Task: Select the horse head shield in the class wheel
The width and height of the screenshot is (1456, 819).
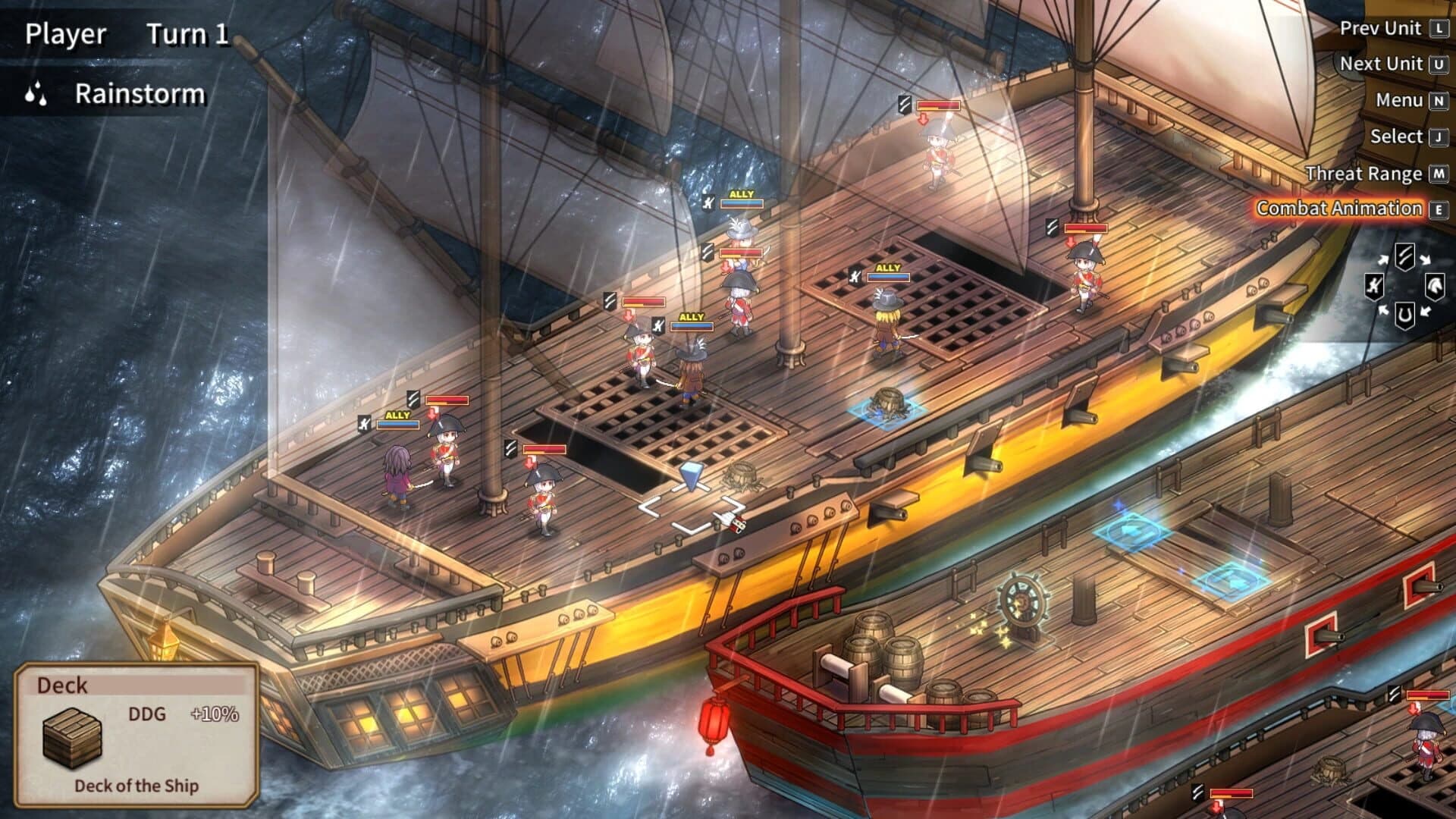Action: (1436, 286)
